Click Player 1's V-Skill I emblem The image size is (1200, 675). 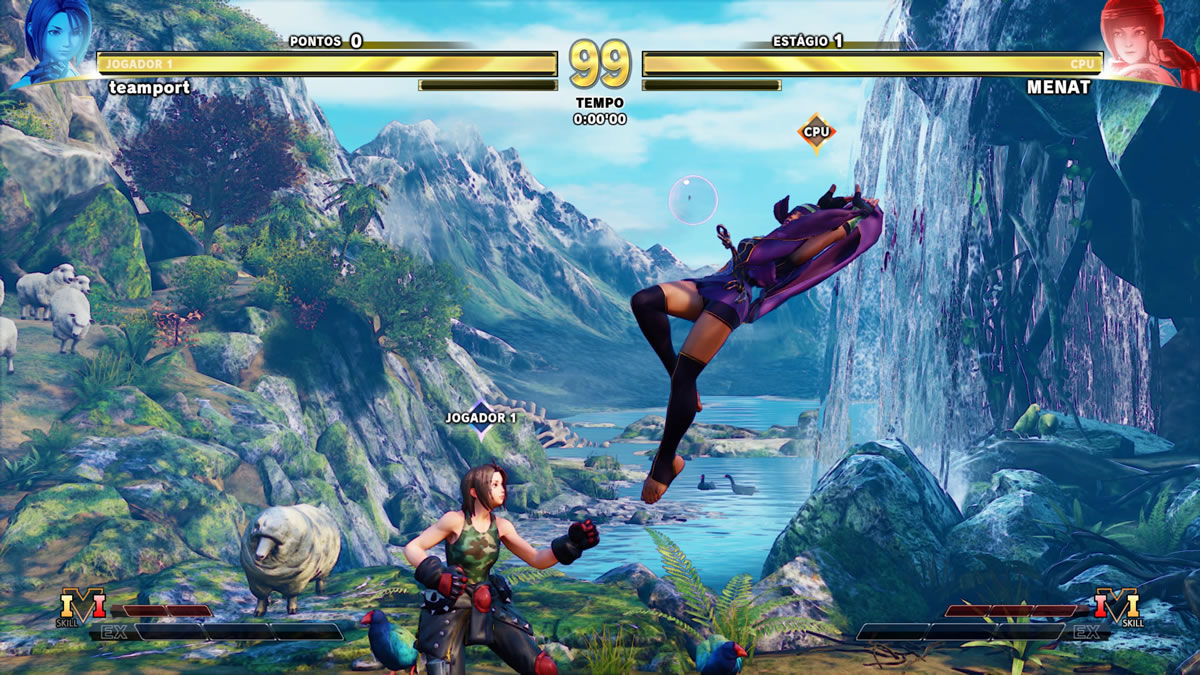tap(82, 606)
